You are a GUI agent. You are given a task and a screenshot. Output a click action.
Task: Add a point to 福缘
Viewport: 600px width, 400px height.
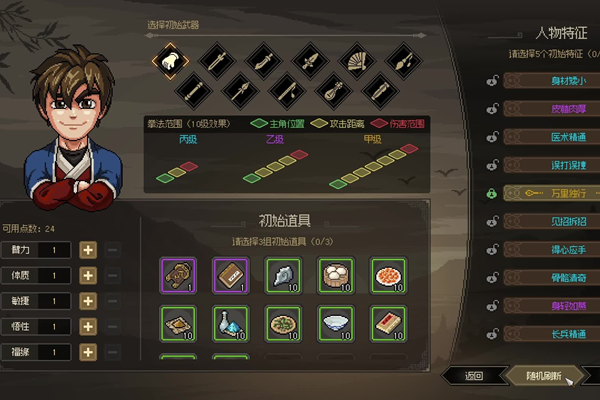[87, 352]
